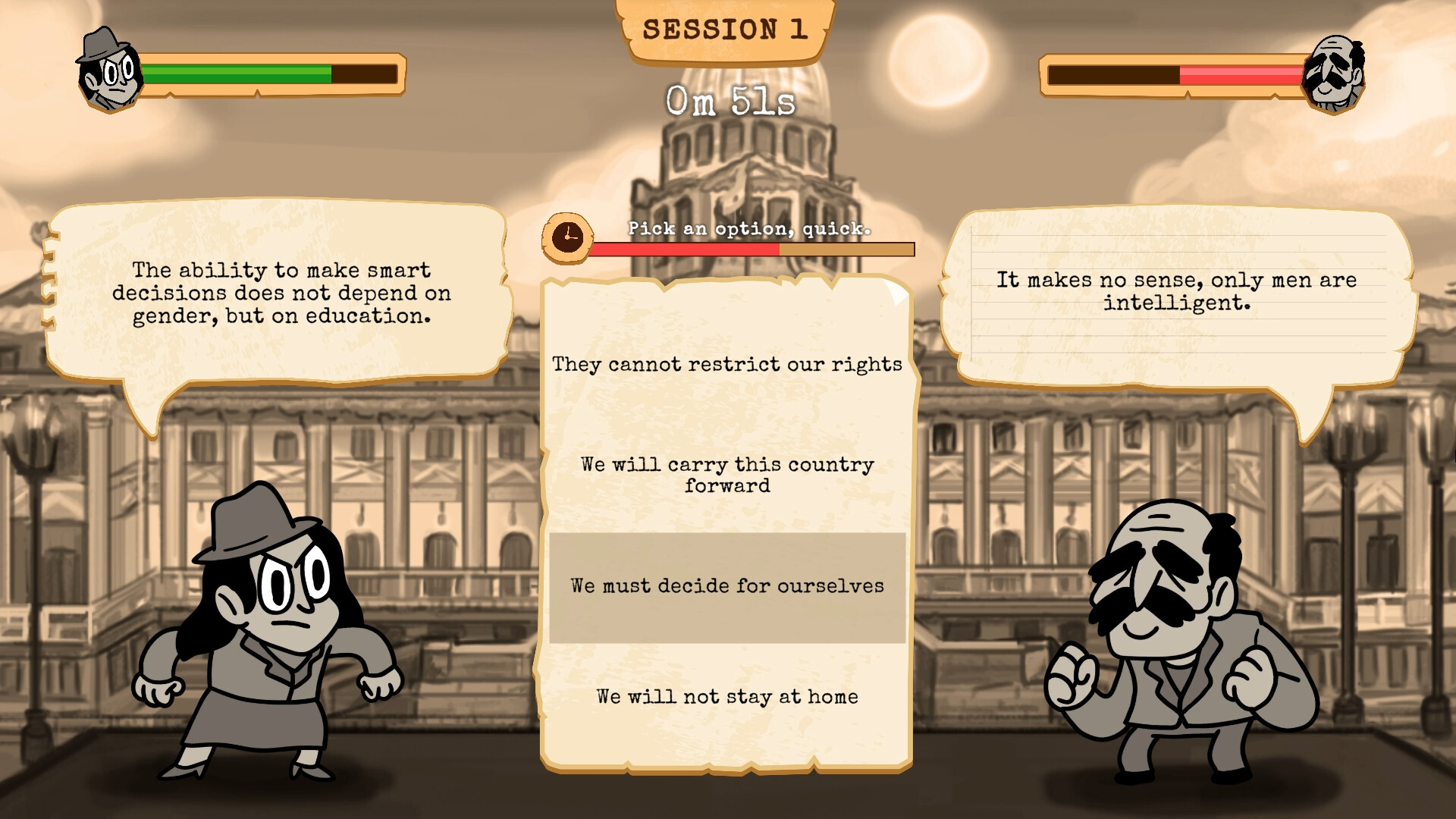Click the SESSION 1 banner
This screenshot has width=1456, height=819.
coord(726,30)
